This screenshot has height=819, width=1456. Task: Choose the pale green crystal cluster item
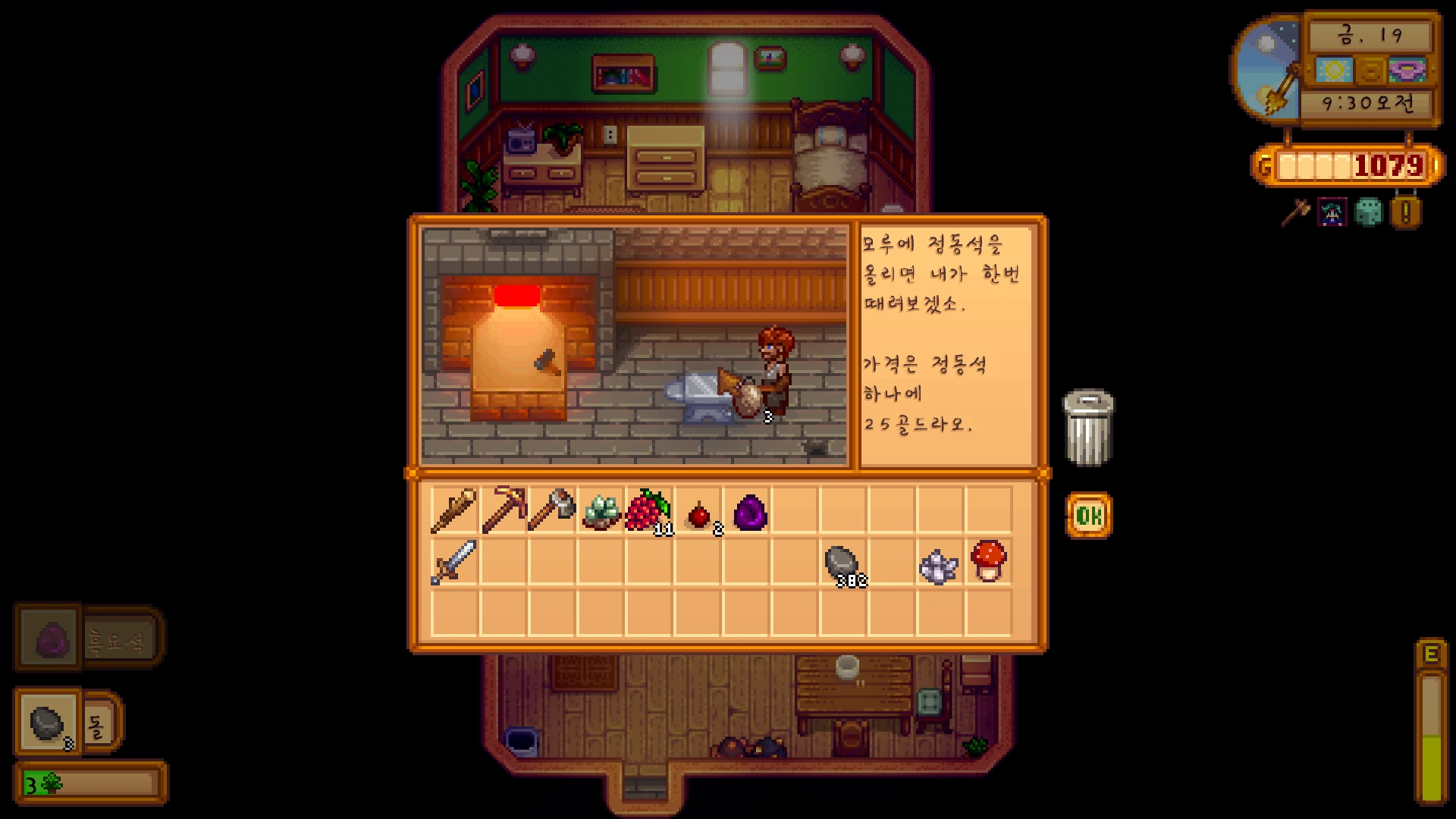click(x=601, y=511)
